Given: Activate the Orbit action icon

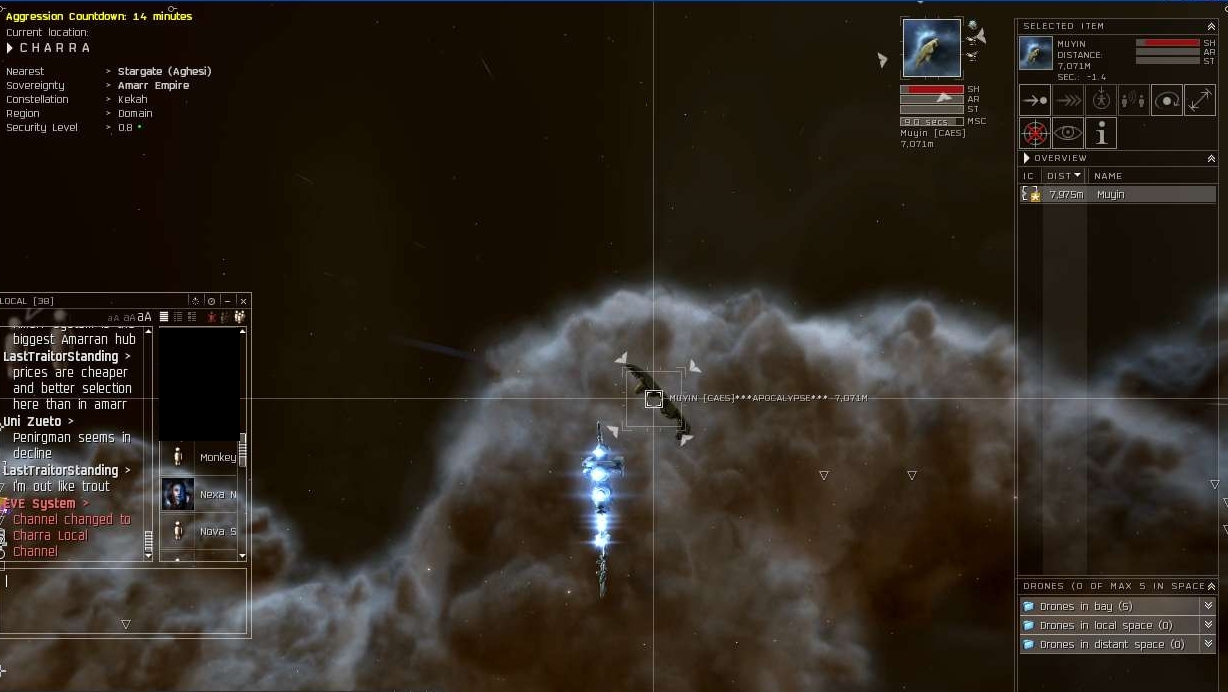Looking at the screenshot, I should pos(1167,101).
